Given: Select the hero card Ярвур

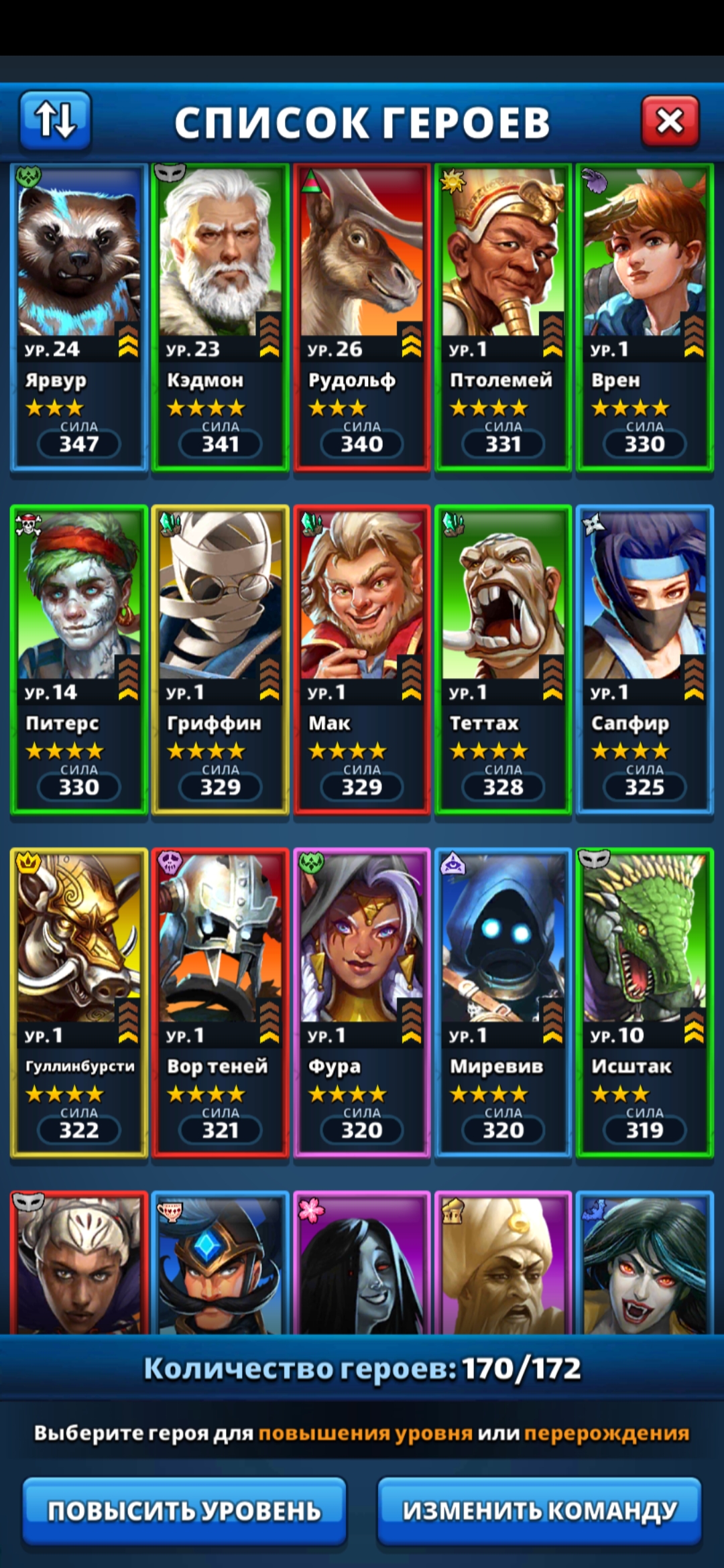Looking at the screenshot, I should pyautogui.click(x=79, y=317).
